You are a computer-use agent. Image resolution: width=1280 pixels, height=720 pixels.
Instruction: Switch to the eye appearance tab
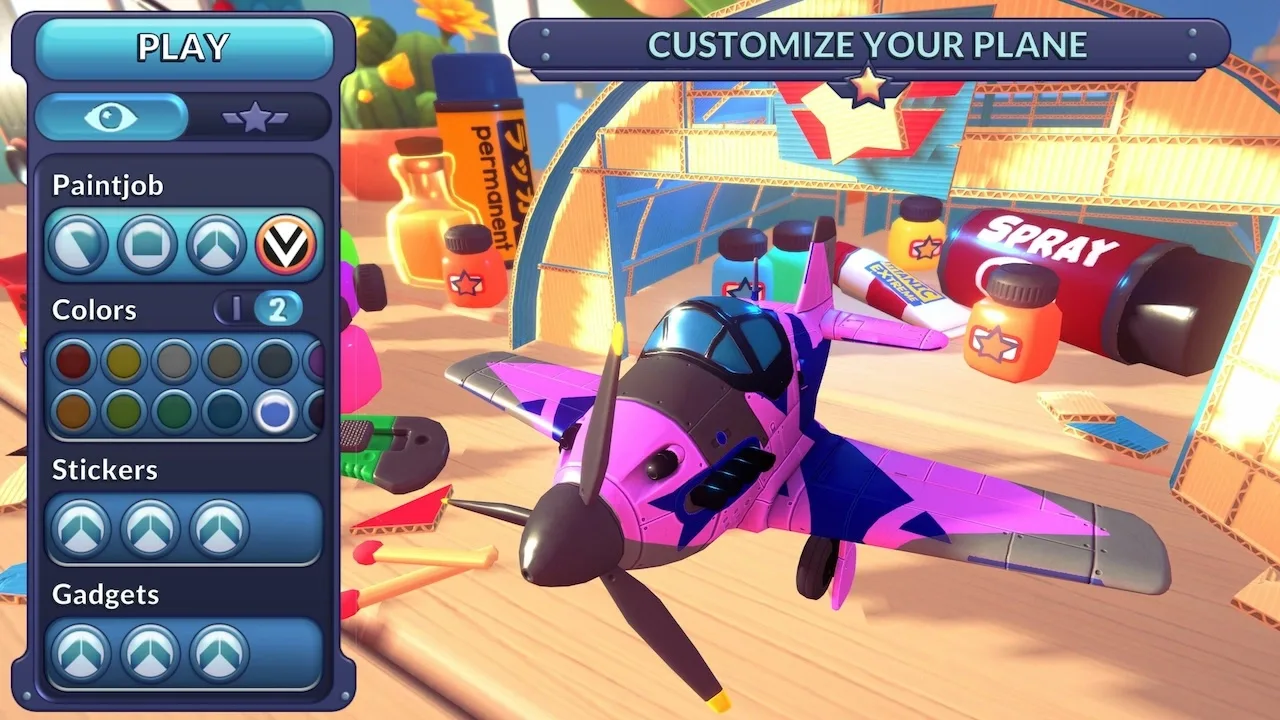[111, 117]
